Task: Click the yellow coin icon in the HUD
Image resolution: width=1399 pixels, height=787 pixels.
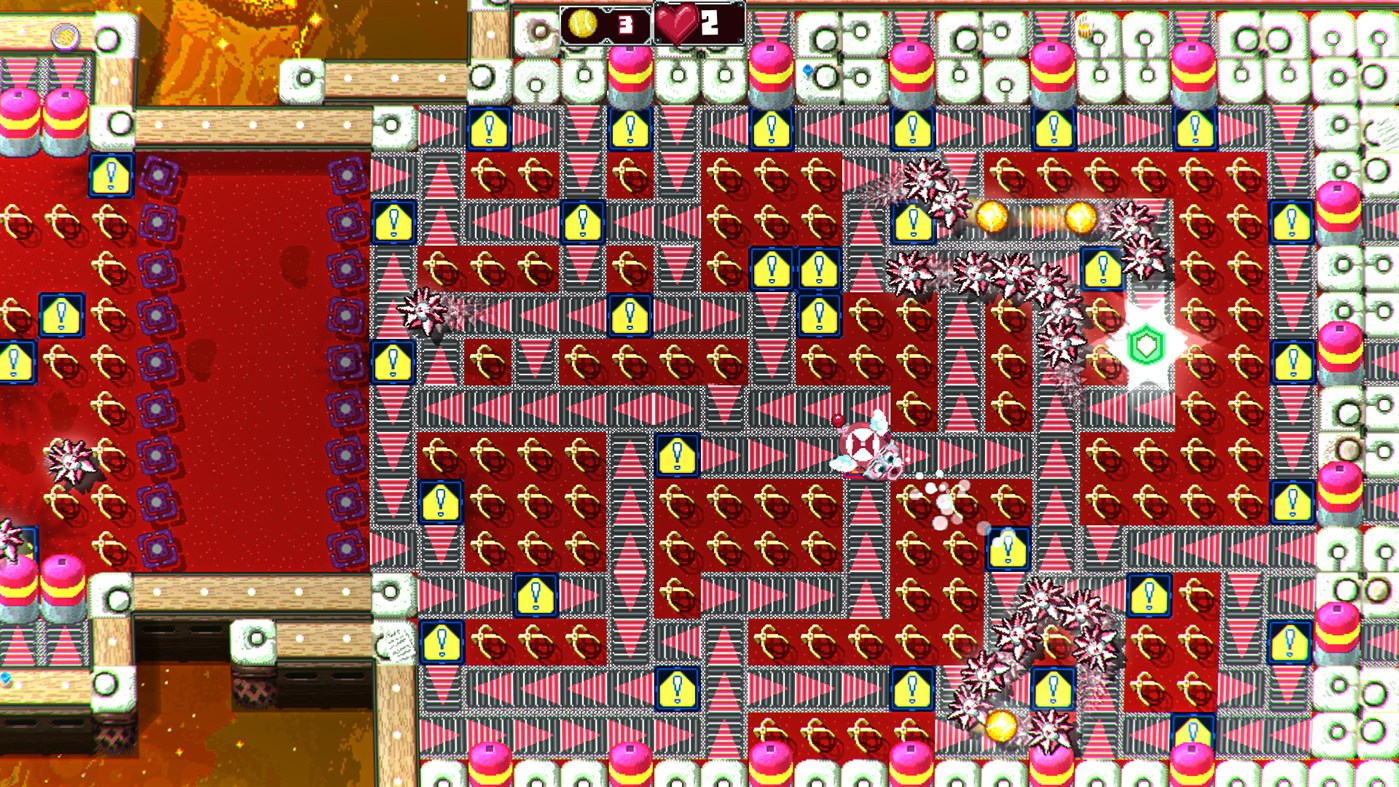Action: 585,26
